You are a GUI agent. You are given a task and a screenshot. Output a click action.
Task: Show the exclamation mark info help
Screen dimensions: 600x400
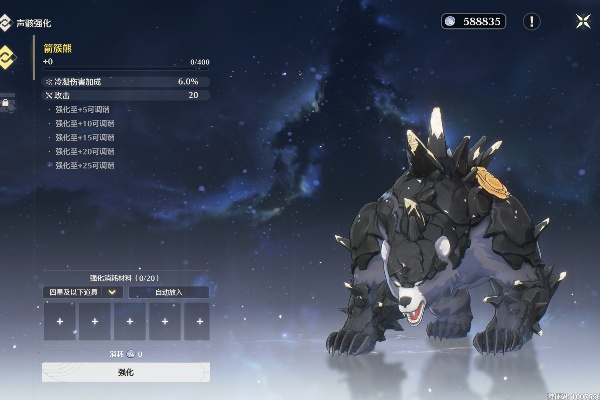532,21
